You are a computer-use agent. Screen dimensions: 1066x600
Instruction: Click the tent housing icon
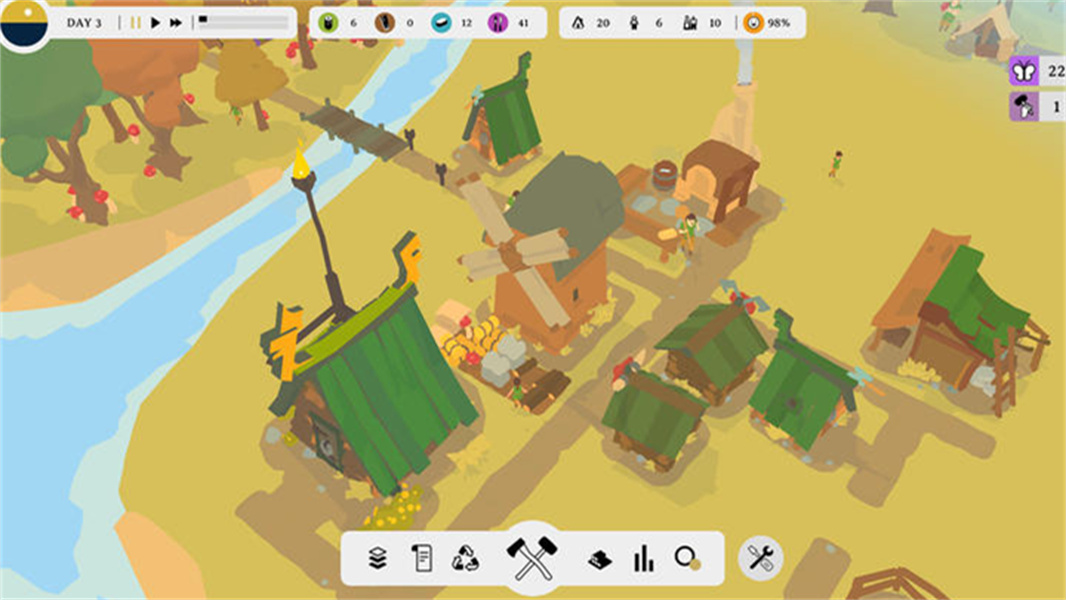click(x=579, y=22)
